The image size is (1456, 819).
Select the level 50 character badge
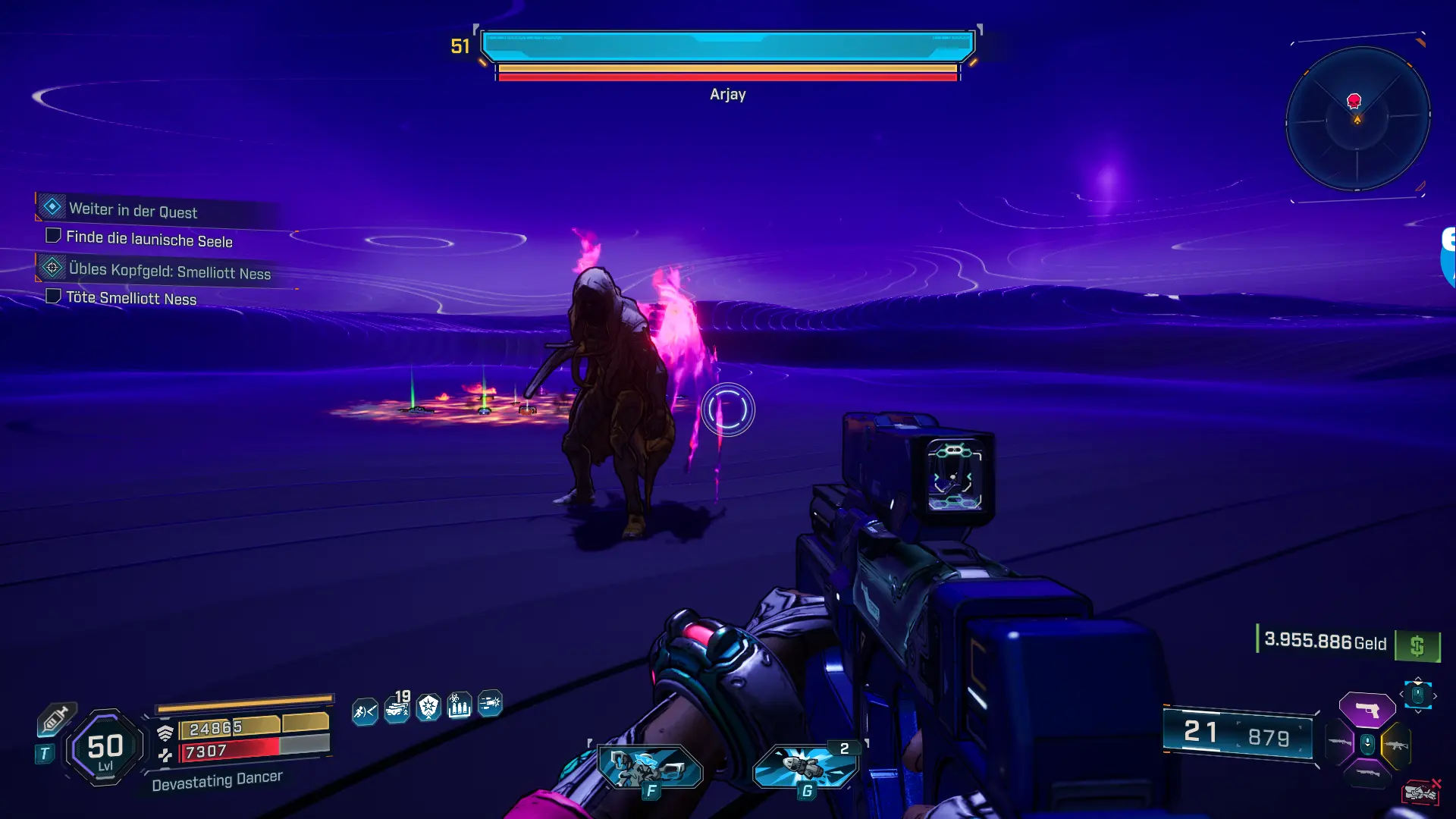[105, 748]
